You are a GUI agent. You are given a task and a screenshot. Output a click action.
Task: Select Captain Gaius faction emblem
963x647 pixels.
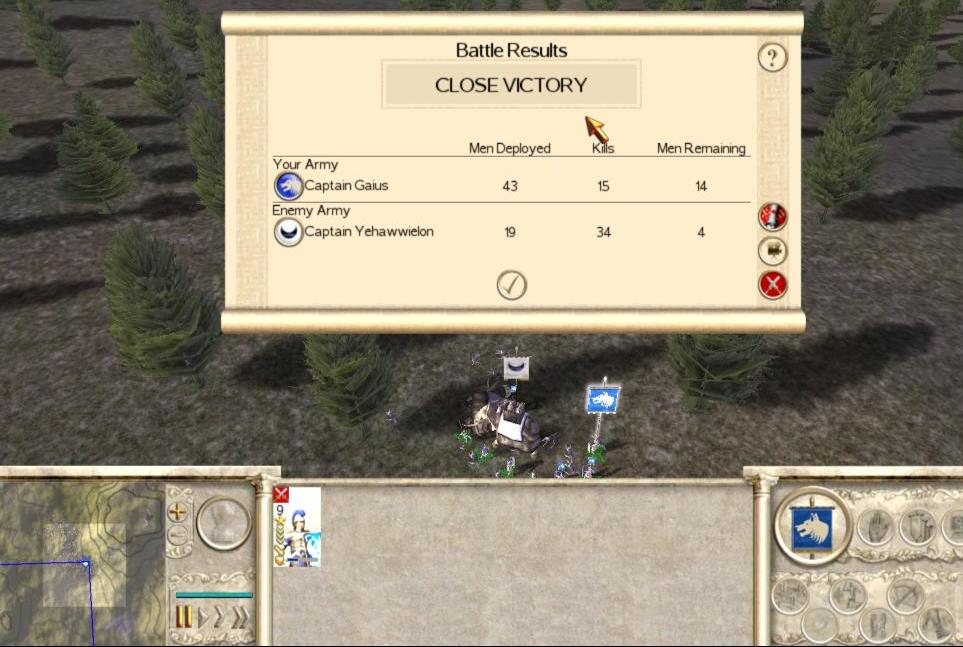click(x=288, y=185)
